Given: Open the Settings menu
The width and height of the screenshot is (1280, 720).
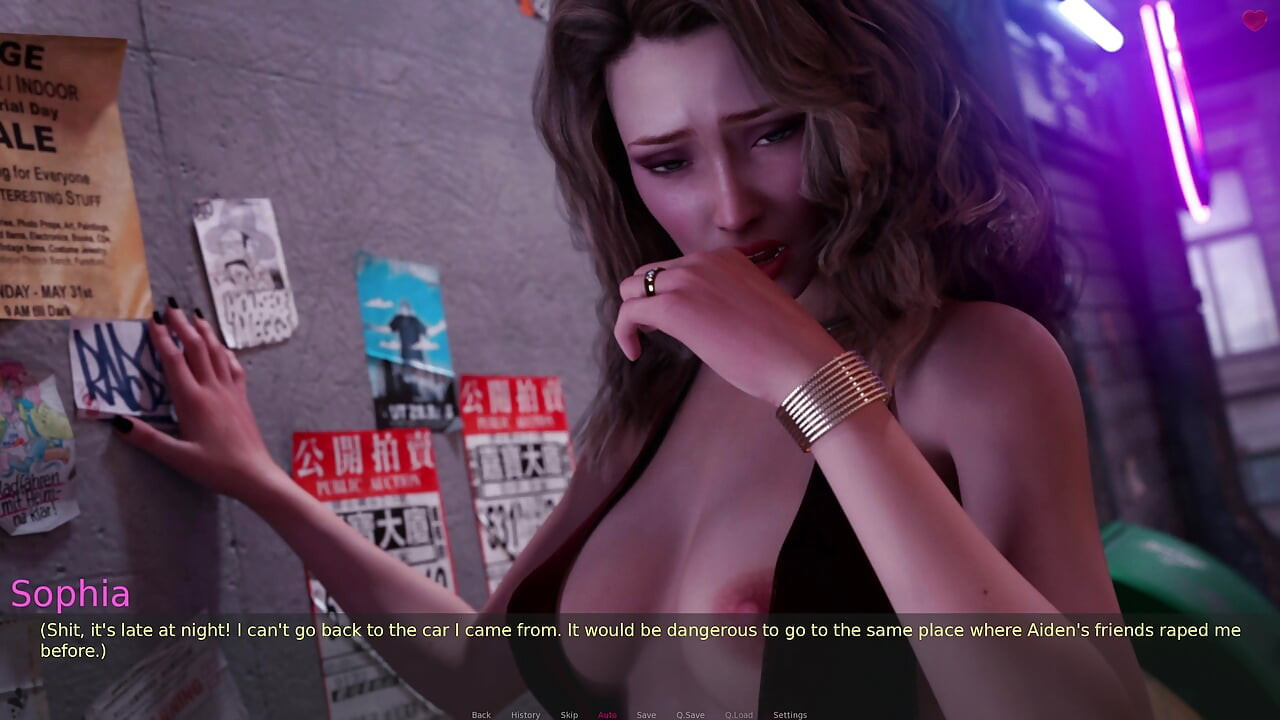Looking at the screenshot, I should (789, 714).
